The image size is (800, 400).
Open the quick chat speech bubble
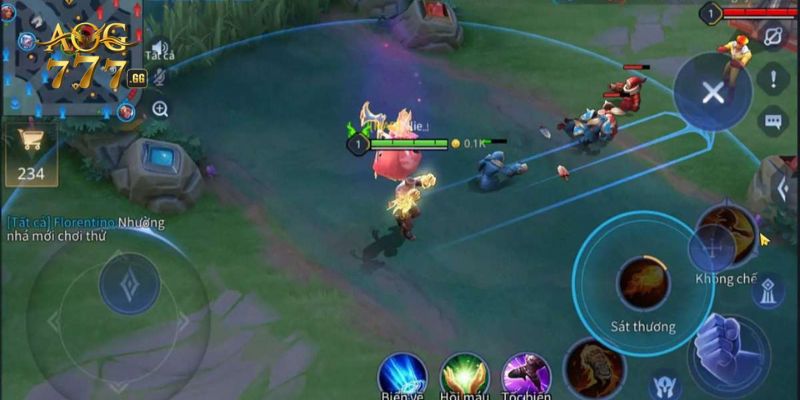point(773,122)
